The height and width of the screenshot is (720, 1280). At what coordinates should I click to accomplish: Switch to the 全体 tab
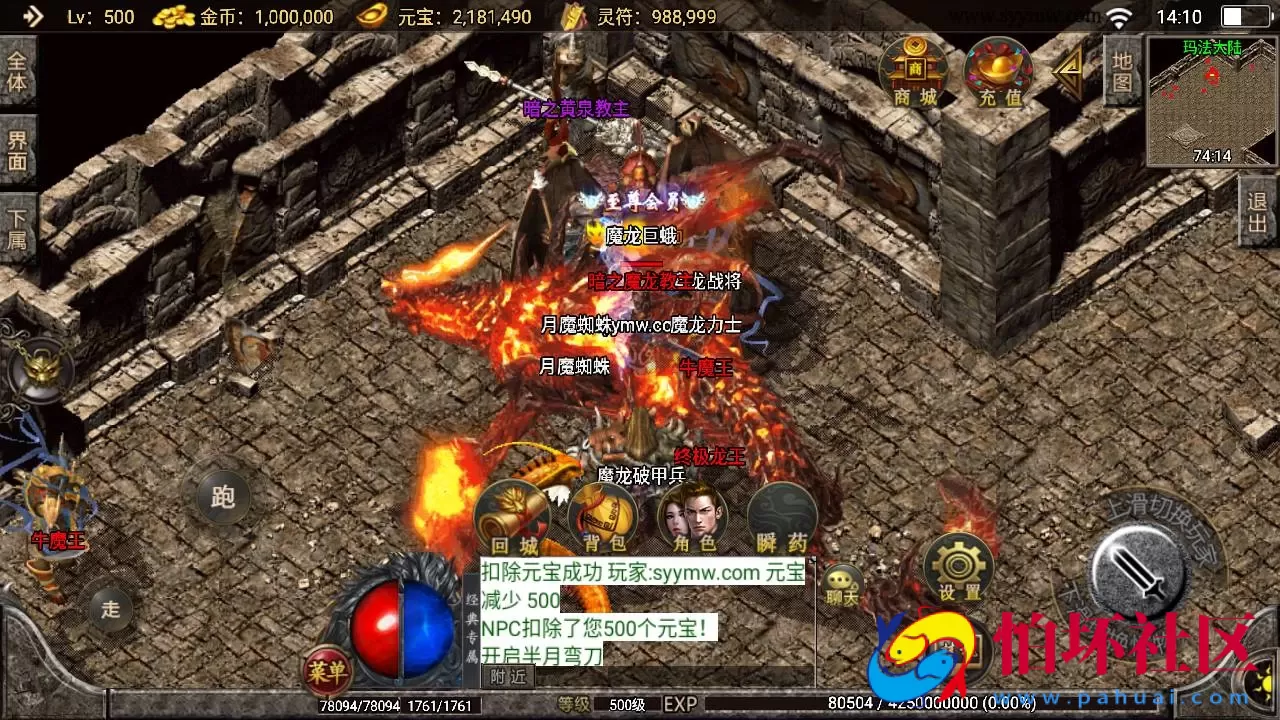pos(19,73)
